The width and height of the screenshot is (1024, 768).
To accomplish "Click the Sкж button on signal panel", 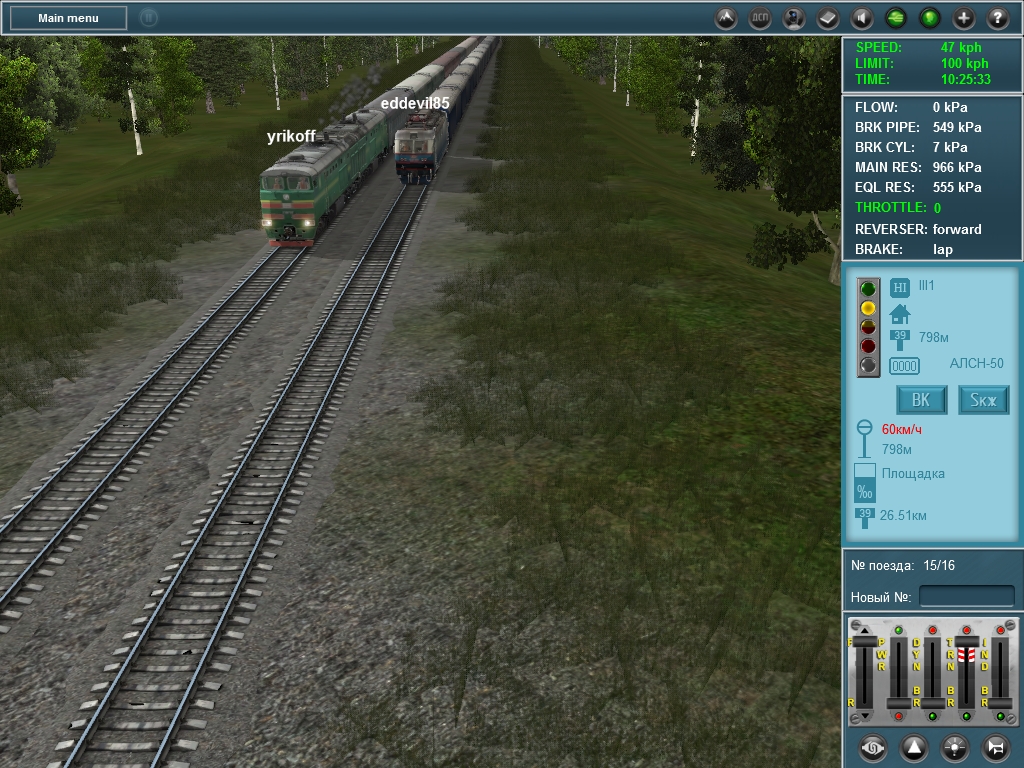I will pyautogui.click(x=983, y=400).
